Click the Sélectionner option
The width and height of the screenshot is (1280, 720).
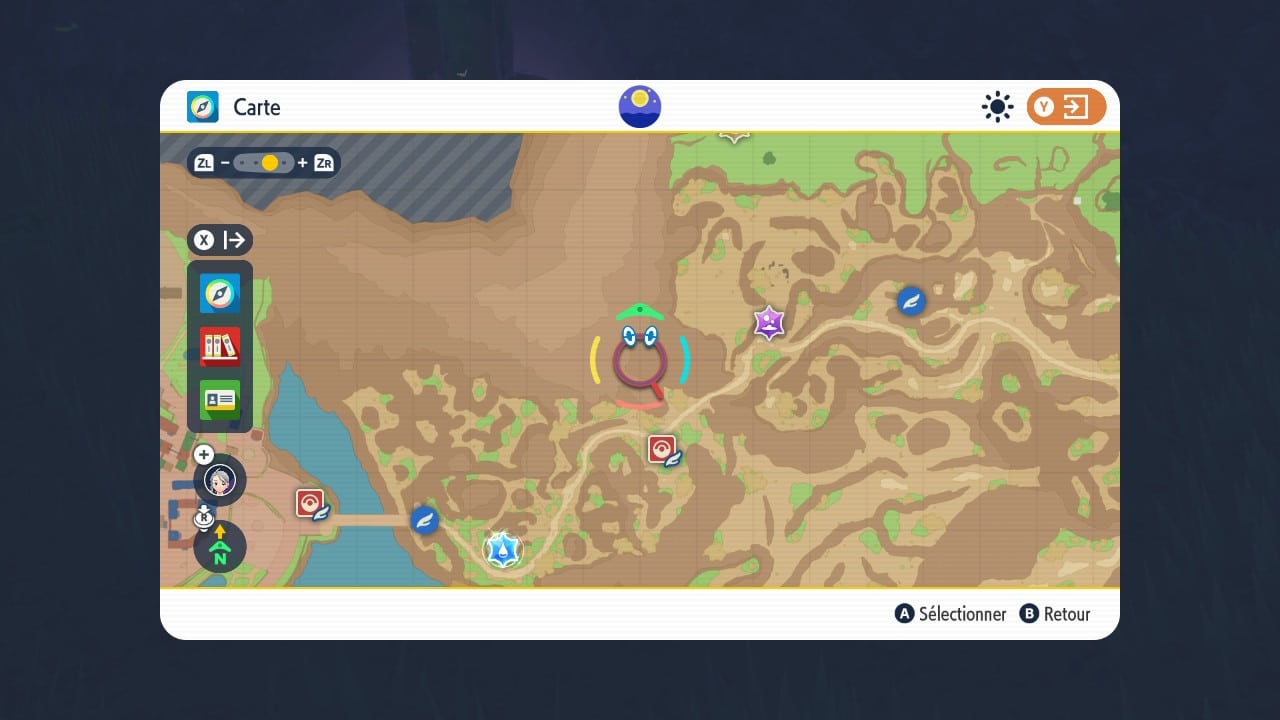[951, 614]
